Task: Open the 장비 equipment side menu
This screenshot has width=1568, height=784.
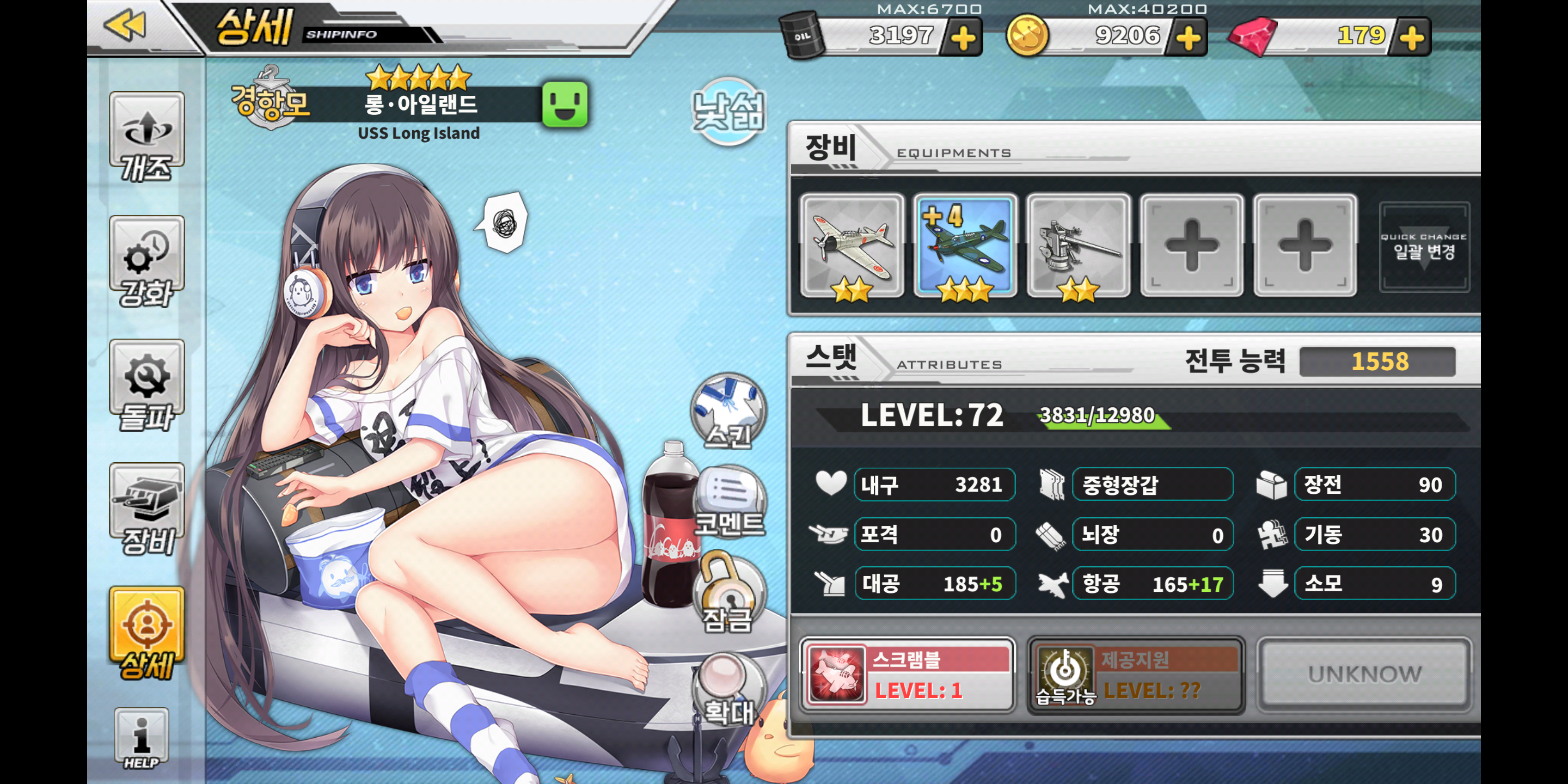Action: pyautogui.click(x=146, y=509)
